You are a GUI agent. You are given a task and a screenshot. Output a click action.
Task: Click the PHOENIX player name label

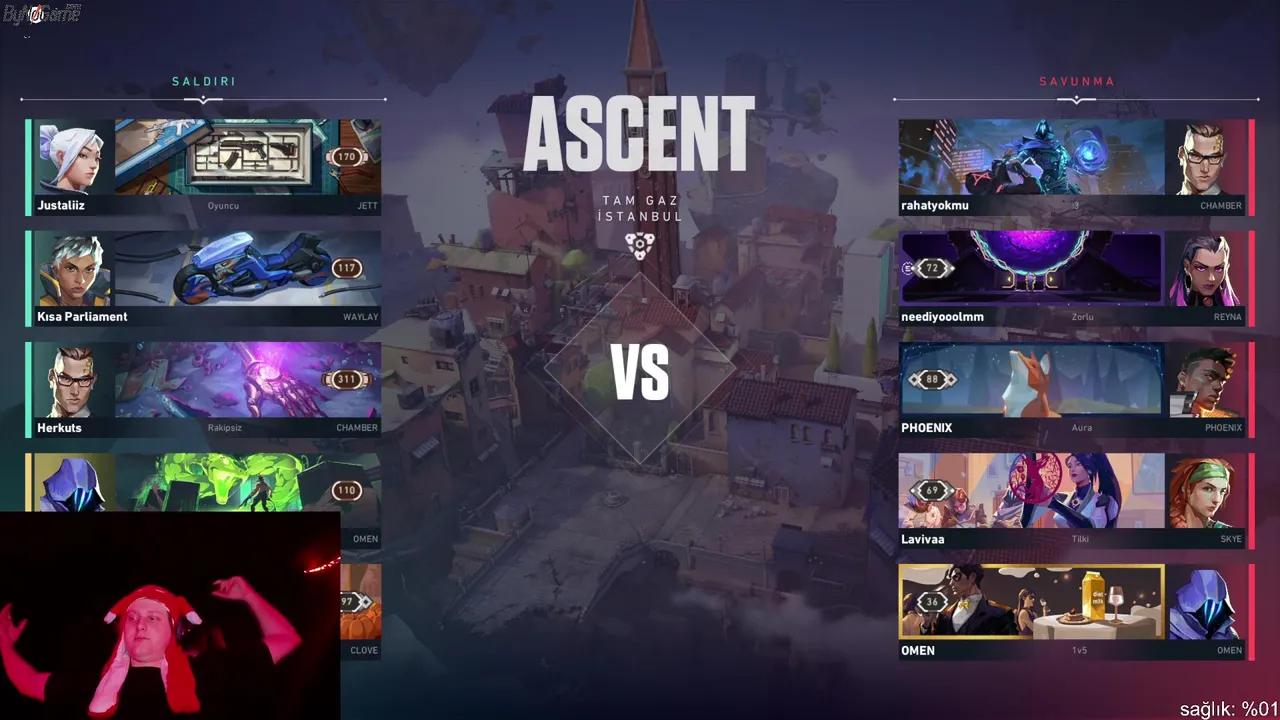(x=927, y=427)
